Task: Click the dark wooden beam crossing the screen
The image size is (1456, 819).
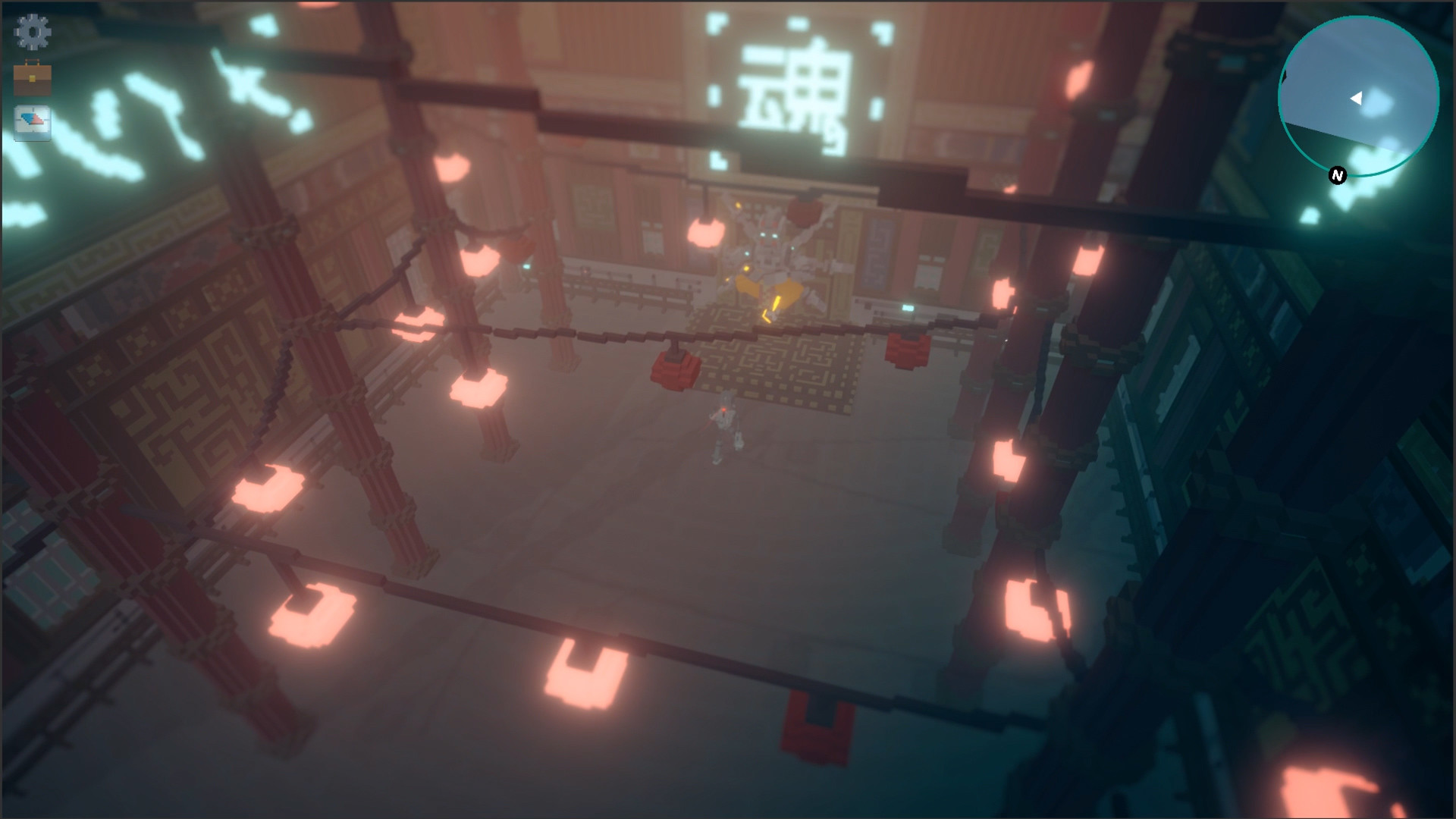Action: tap(607, 334)
